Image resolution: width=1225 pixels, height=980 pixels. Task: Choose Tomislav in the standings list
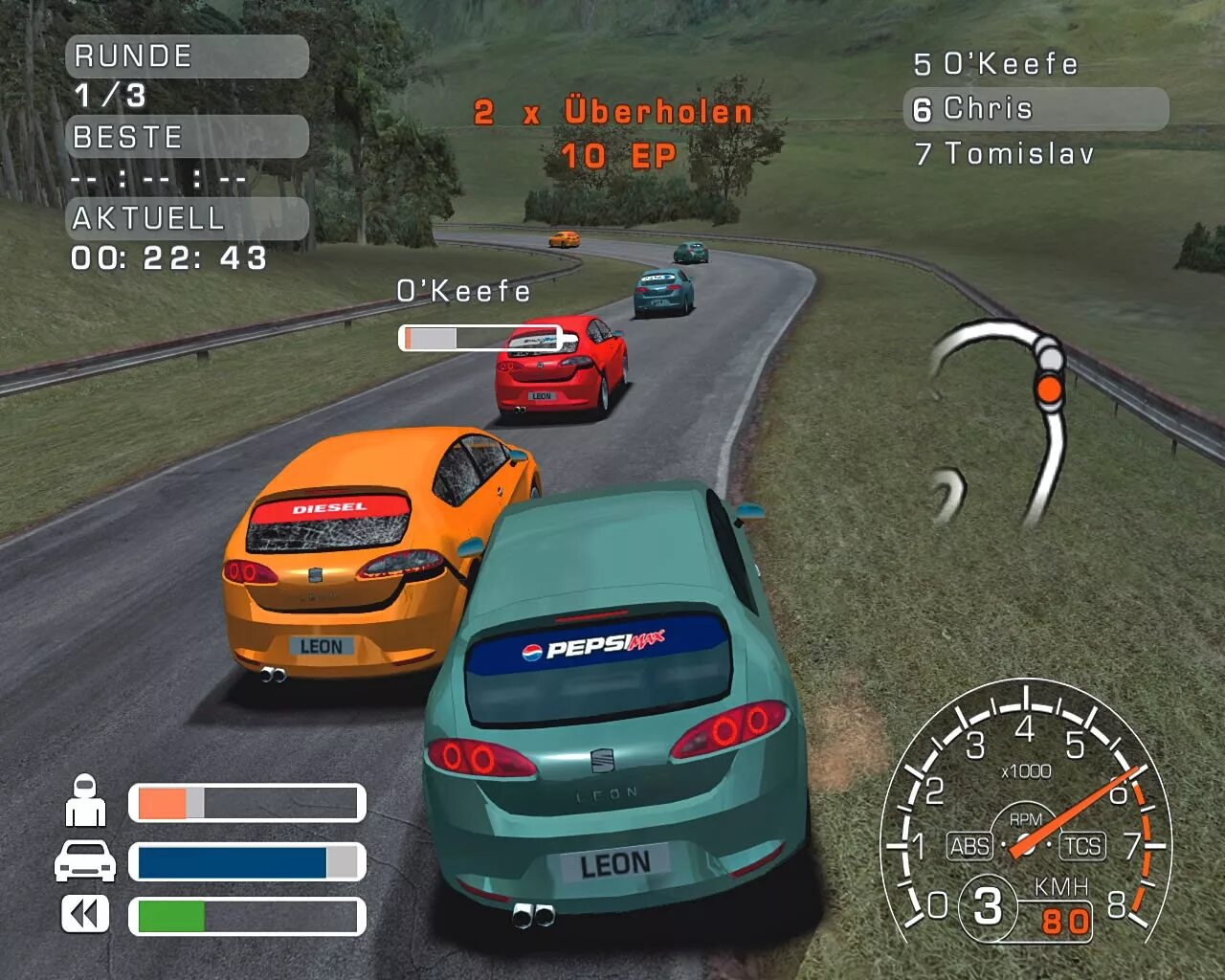point(1005,153)
